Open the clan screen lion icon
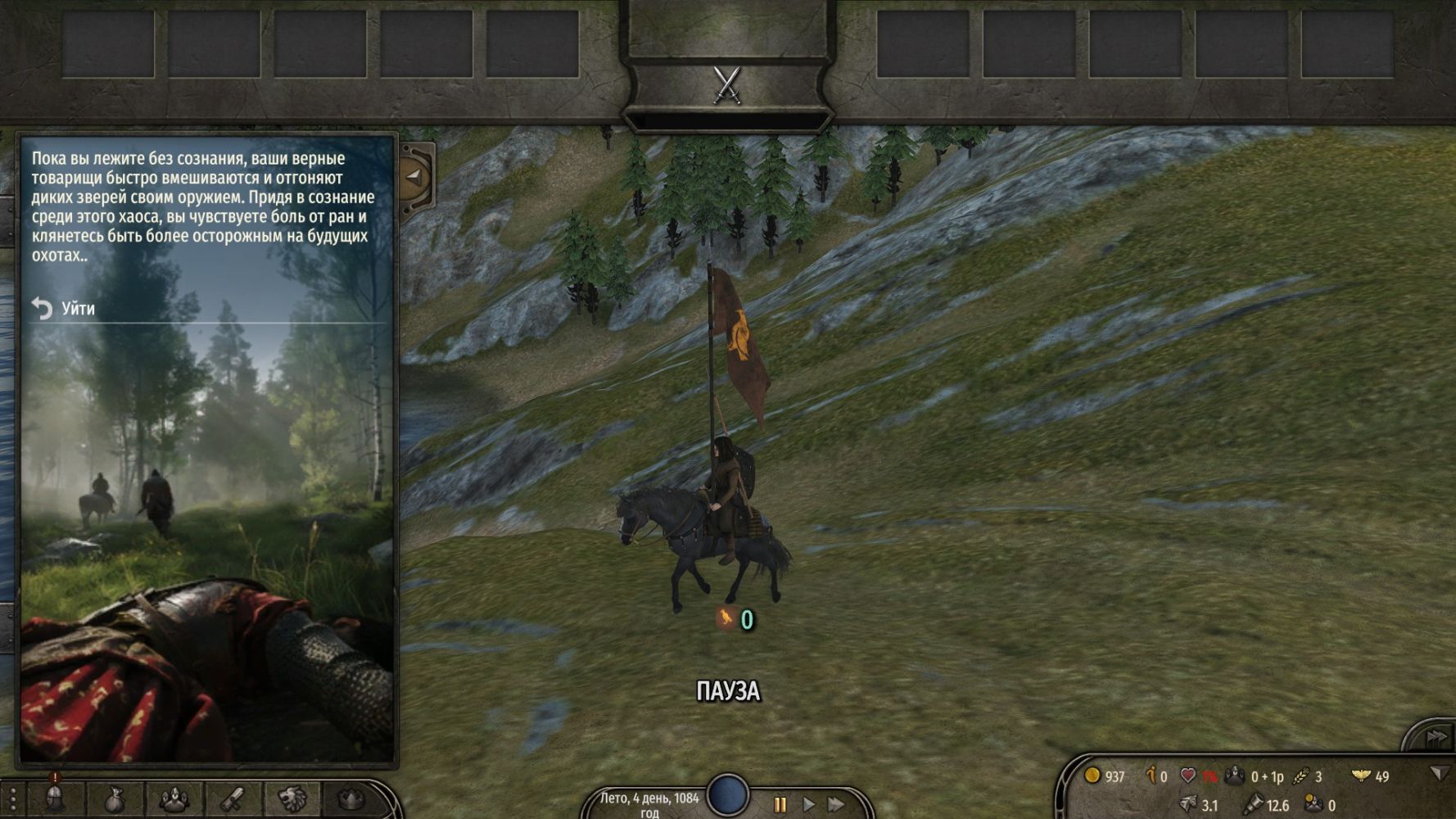1456x819 pixels. (291, 799)
